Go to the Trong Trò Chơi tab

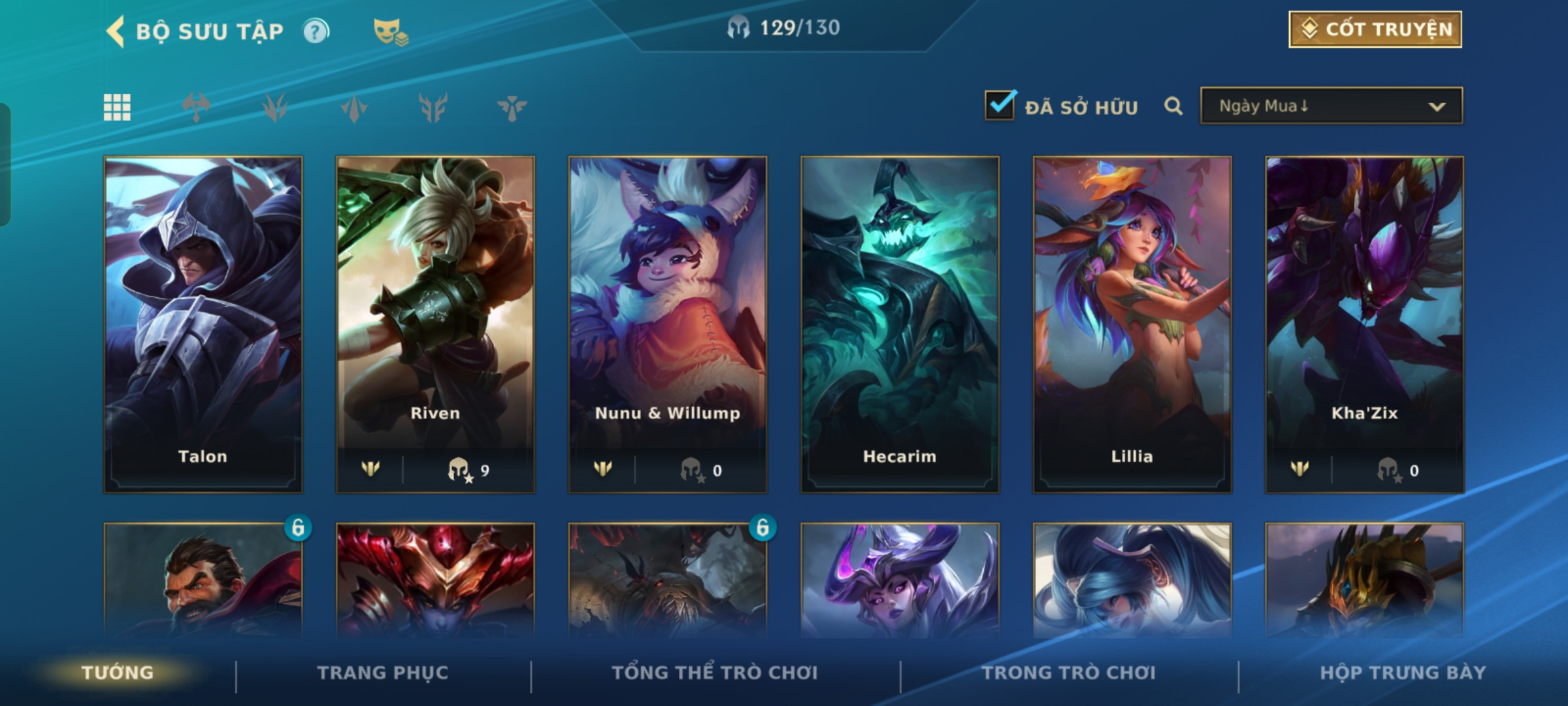(x=1069, y=673)
